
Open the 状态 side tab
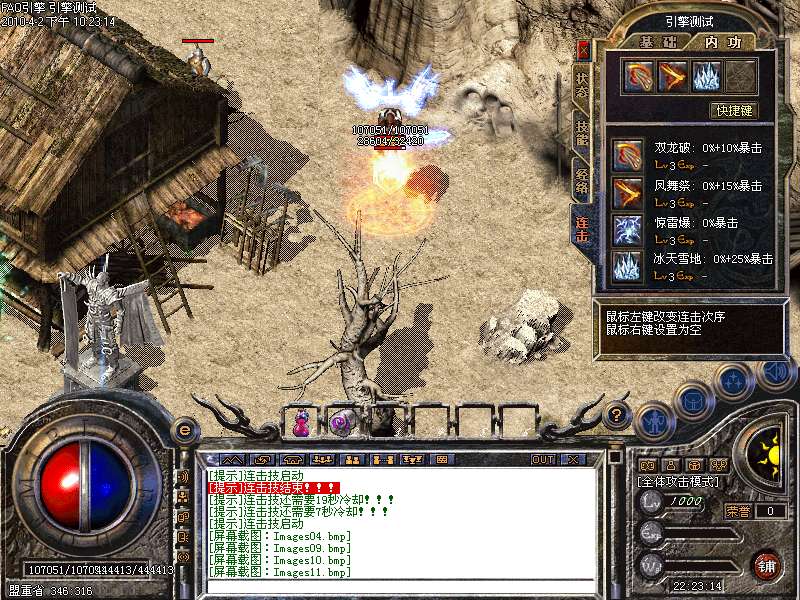(x=582, y=85)
